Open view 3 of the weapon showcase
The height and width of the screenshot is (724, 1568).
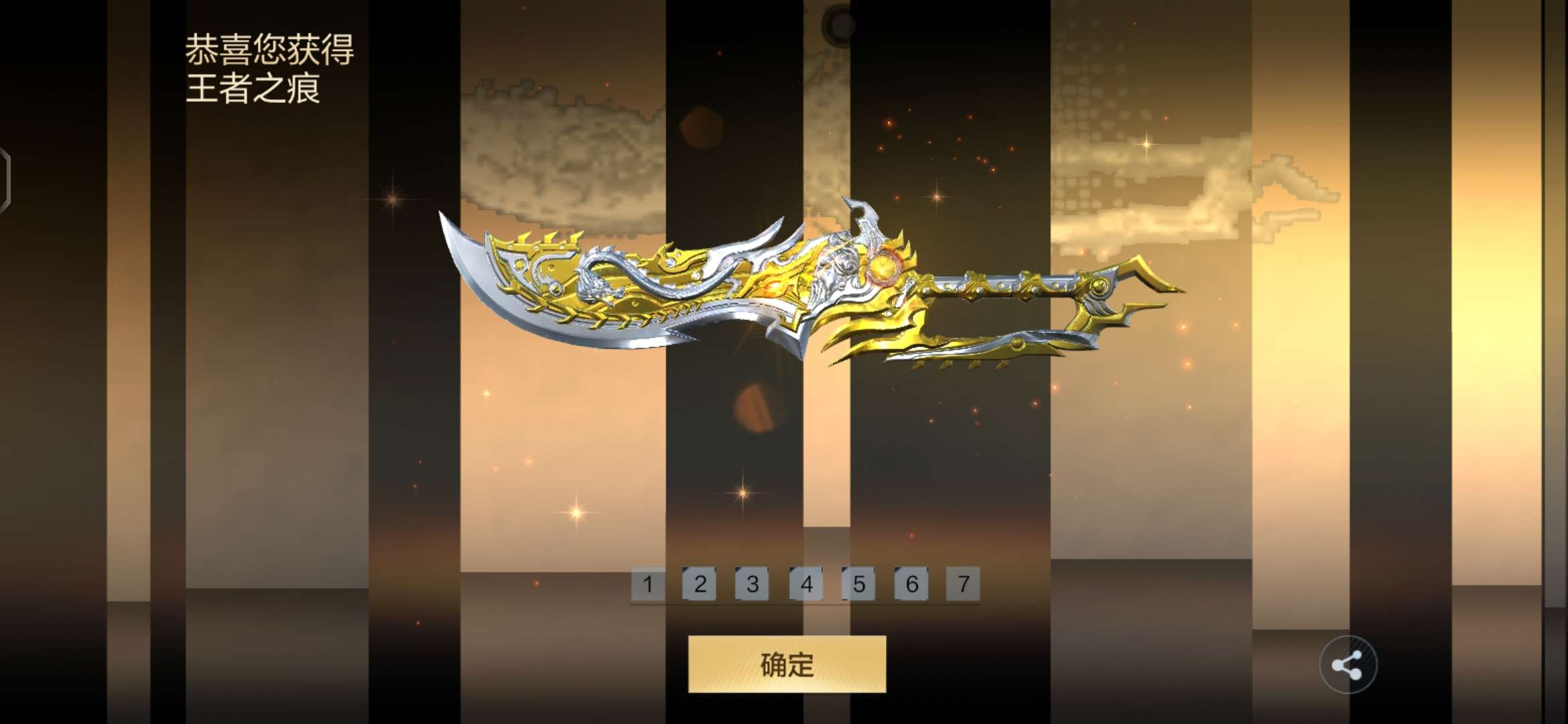click(753, 583)
